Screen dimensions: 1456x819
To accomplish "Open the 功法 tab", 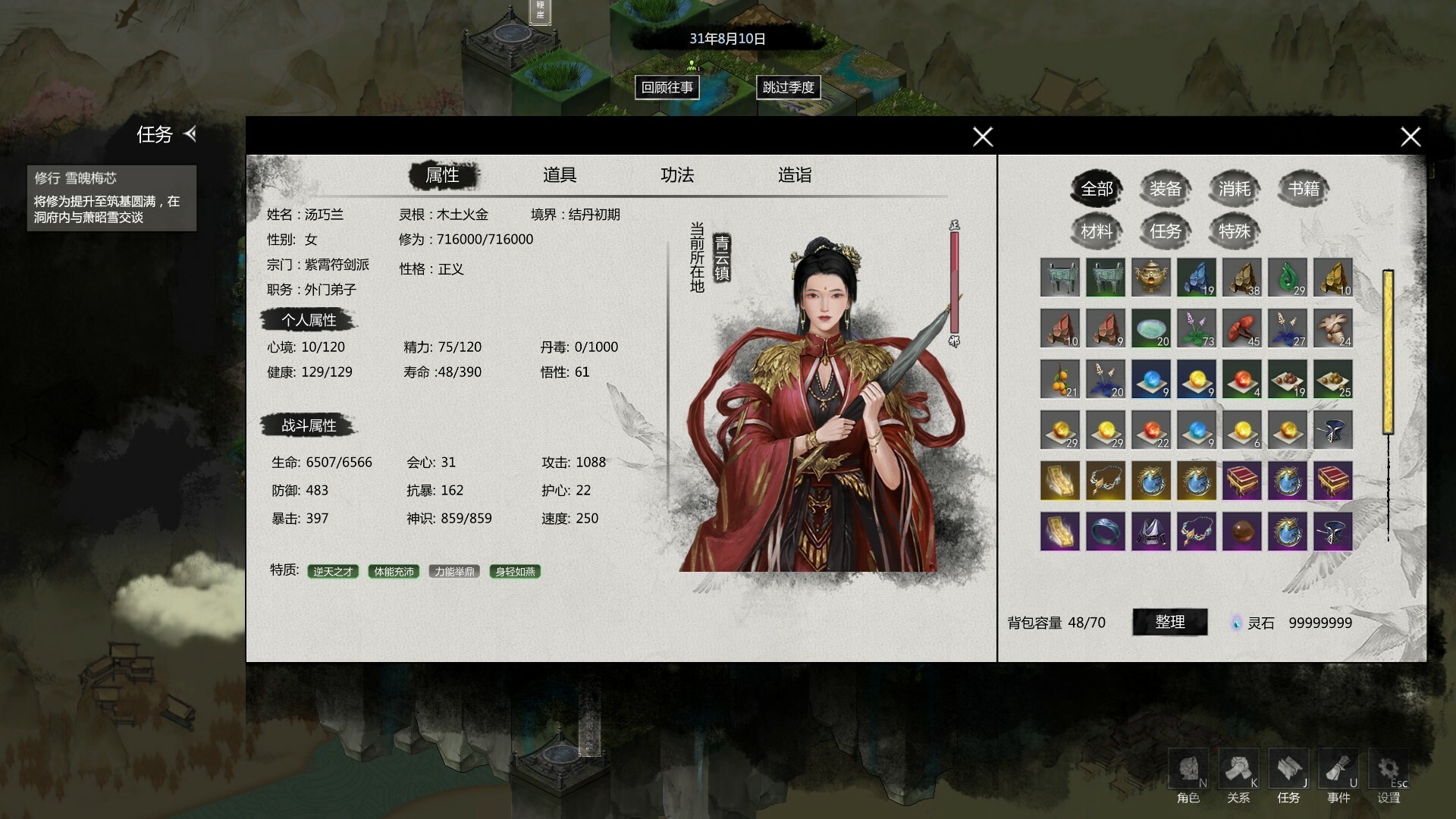I will (x=676, y=175).
